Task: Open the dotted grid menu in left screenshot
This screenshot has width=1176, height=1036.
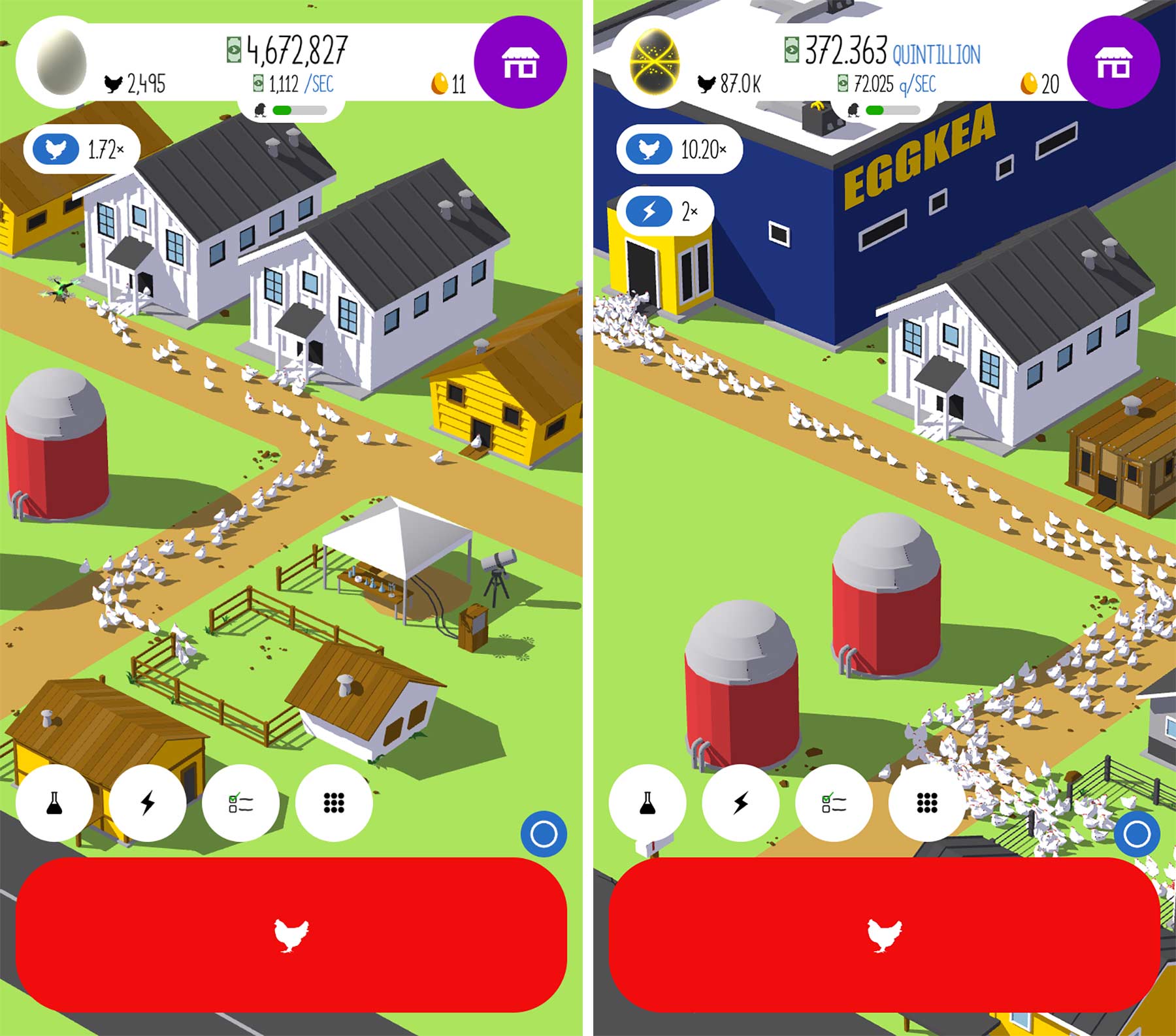Action: point(334,803)
